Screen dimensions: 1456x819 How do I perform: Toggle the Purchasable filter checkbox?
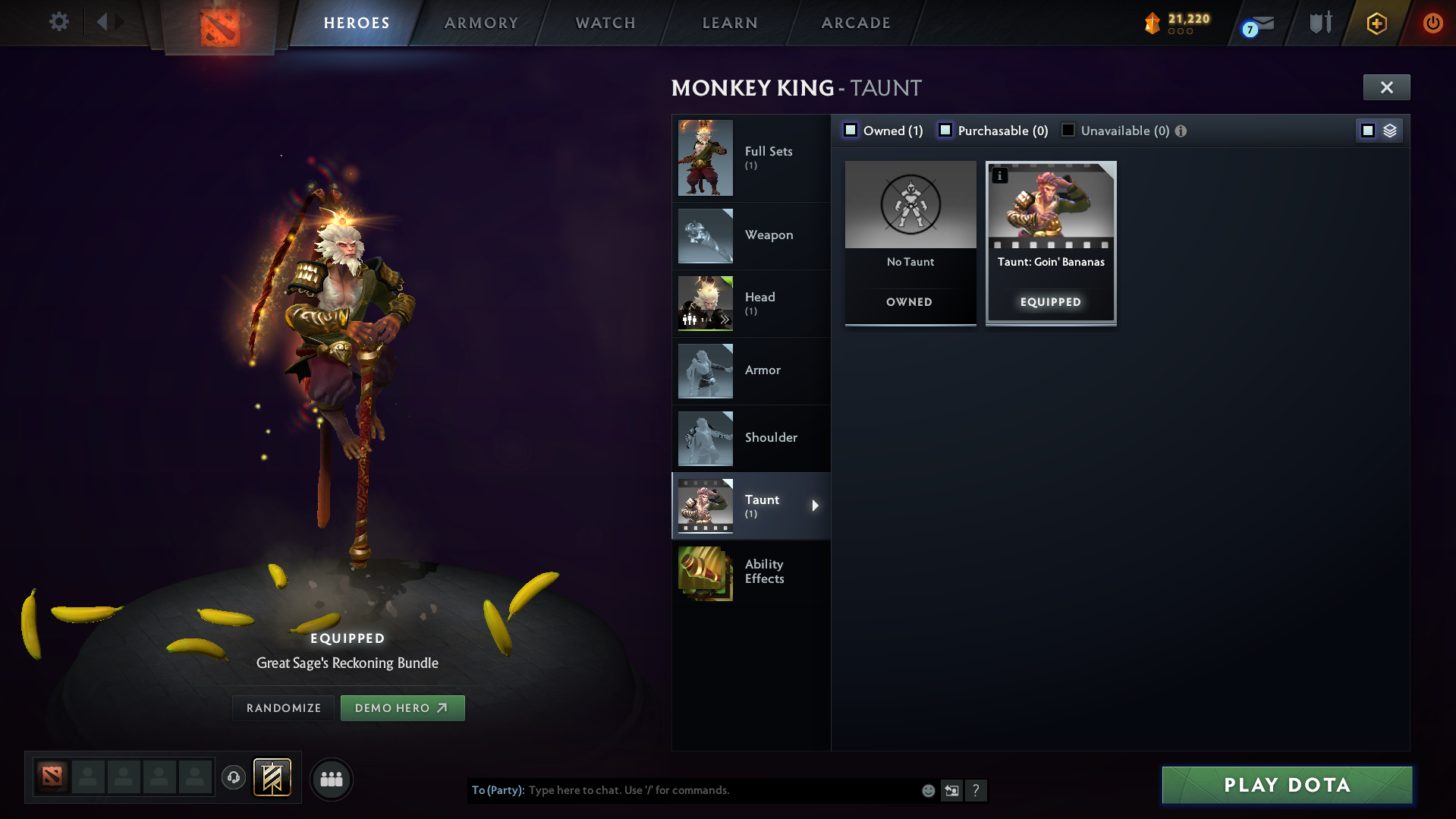pos(945,130)
